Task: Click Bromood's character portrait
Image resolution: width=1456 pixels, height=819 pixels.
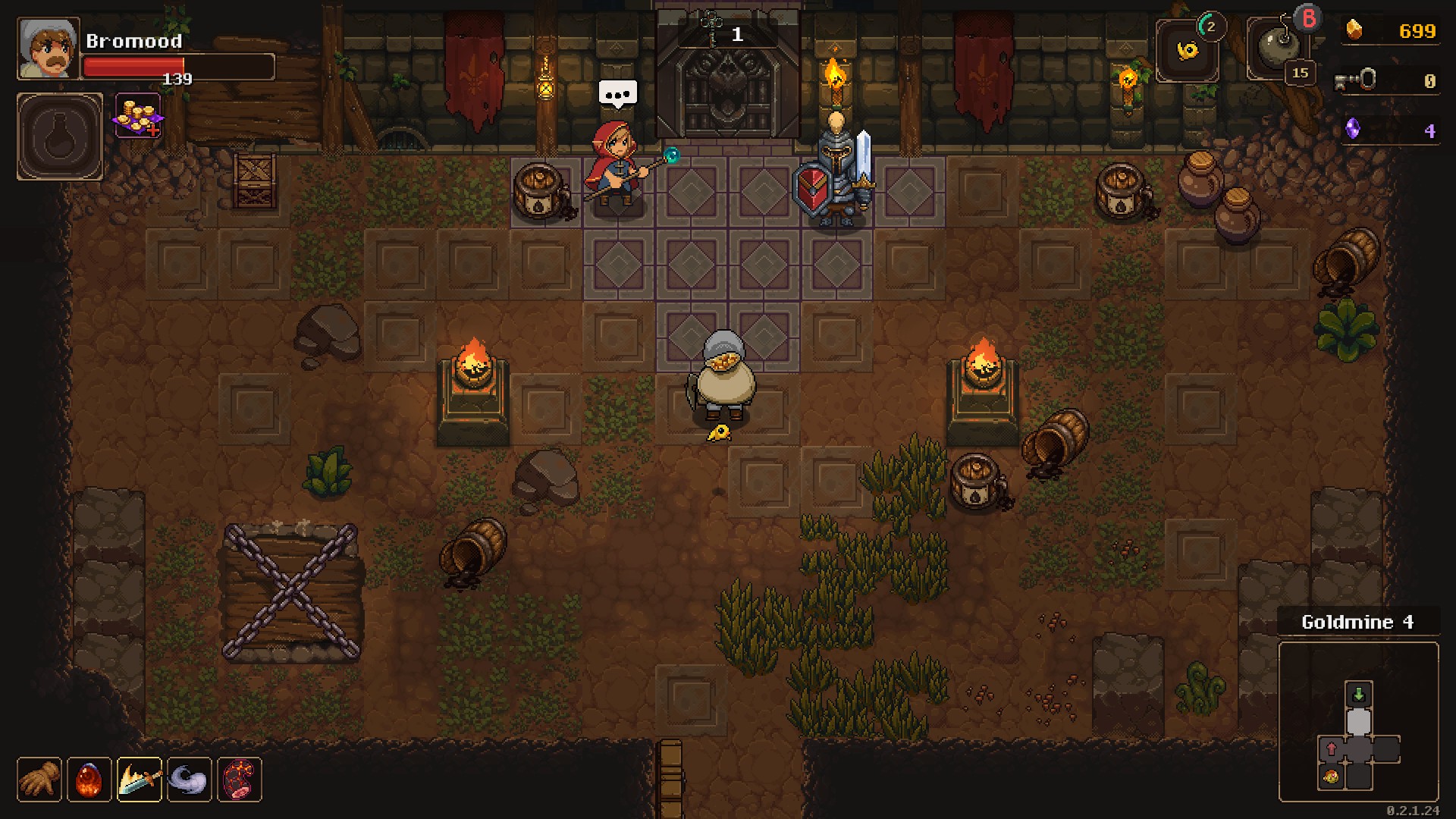Action: (49, 49)
